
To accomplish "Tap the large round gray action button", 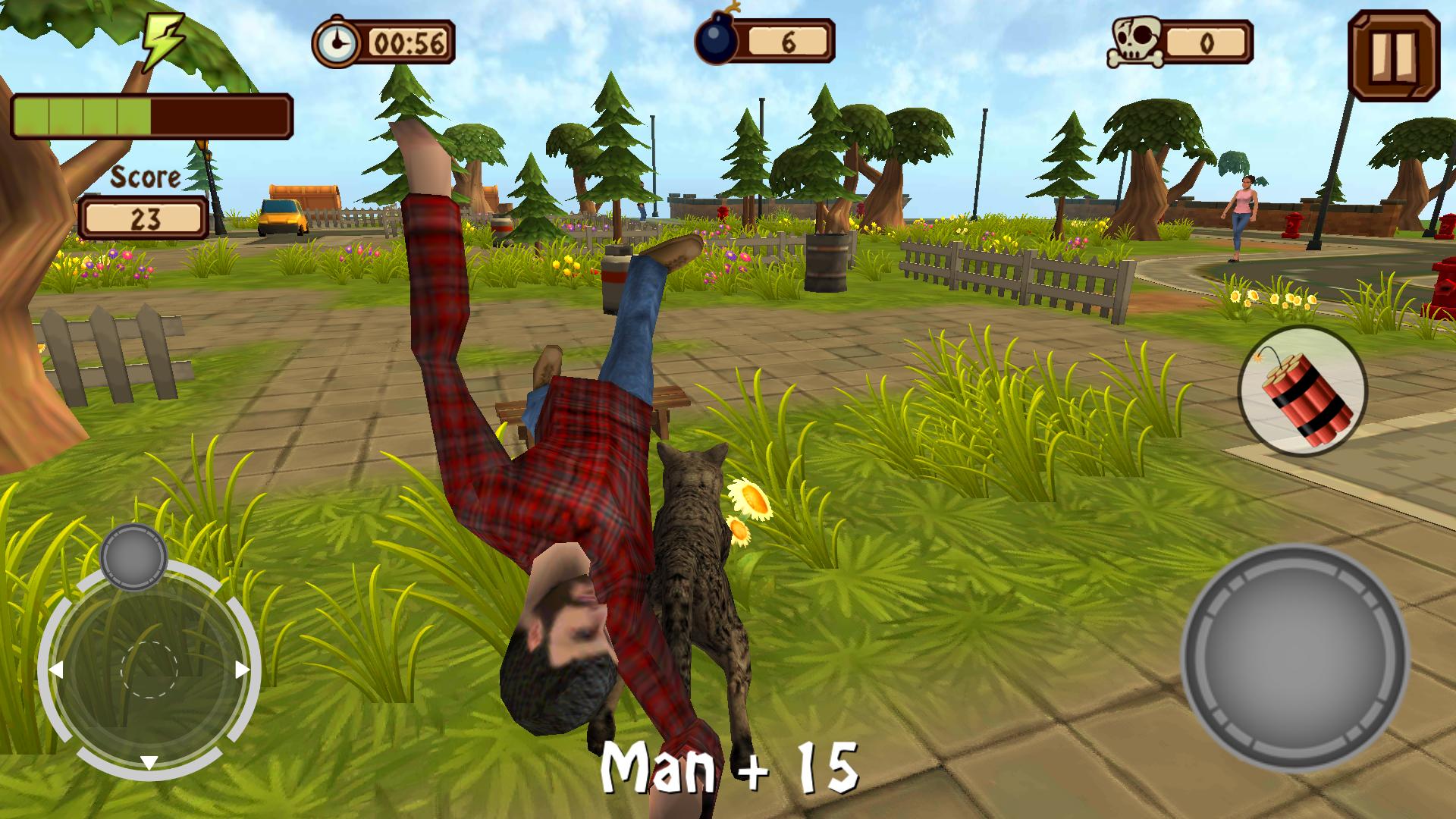I will coord(1295,658).
